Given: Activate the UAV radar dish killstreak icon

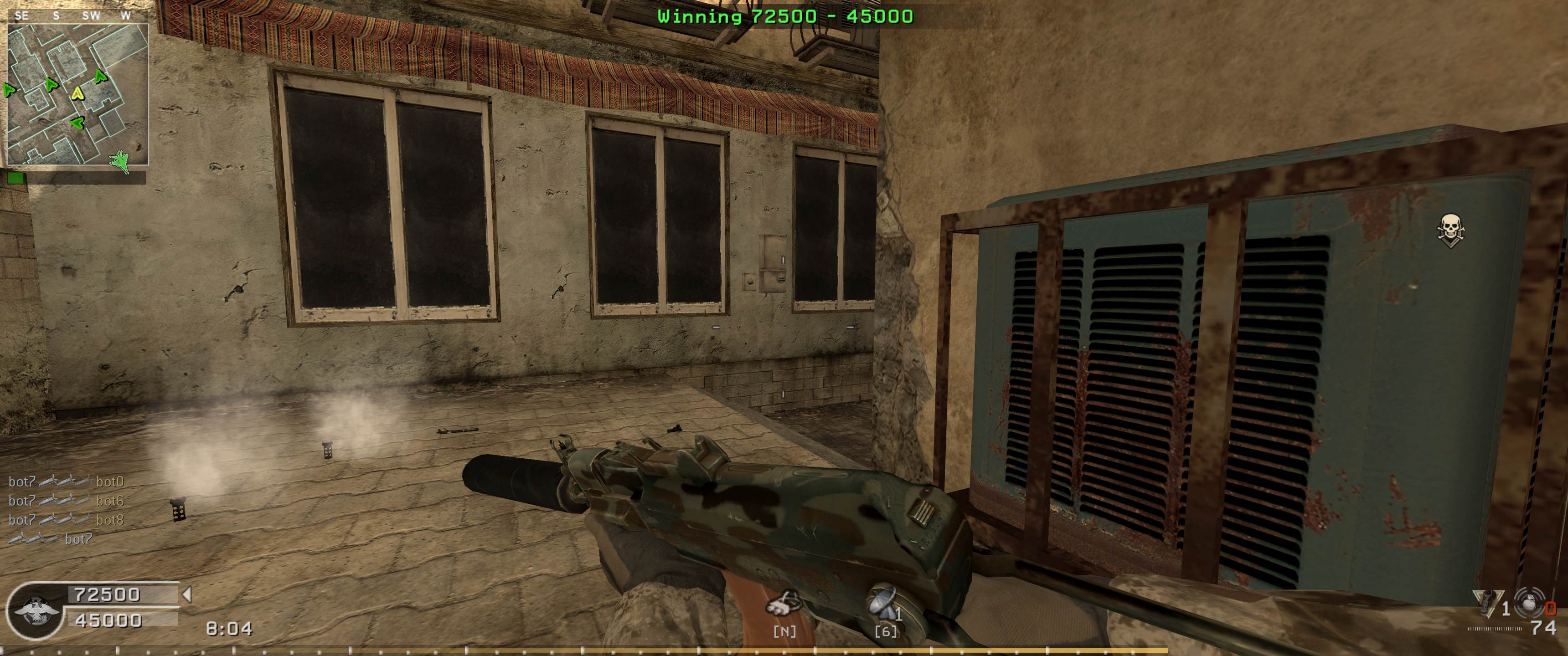Looking at the screenshot, I should 884,603.
